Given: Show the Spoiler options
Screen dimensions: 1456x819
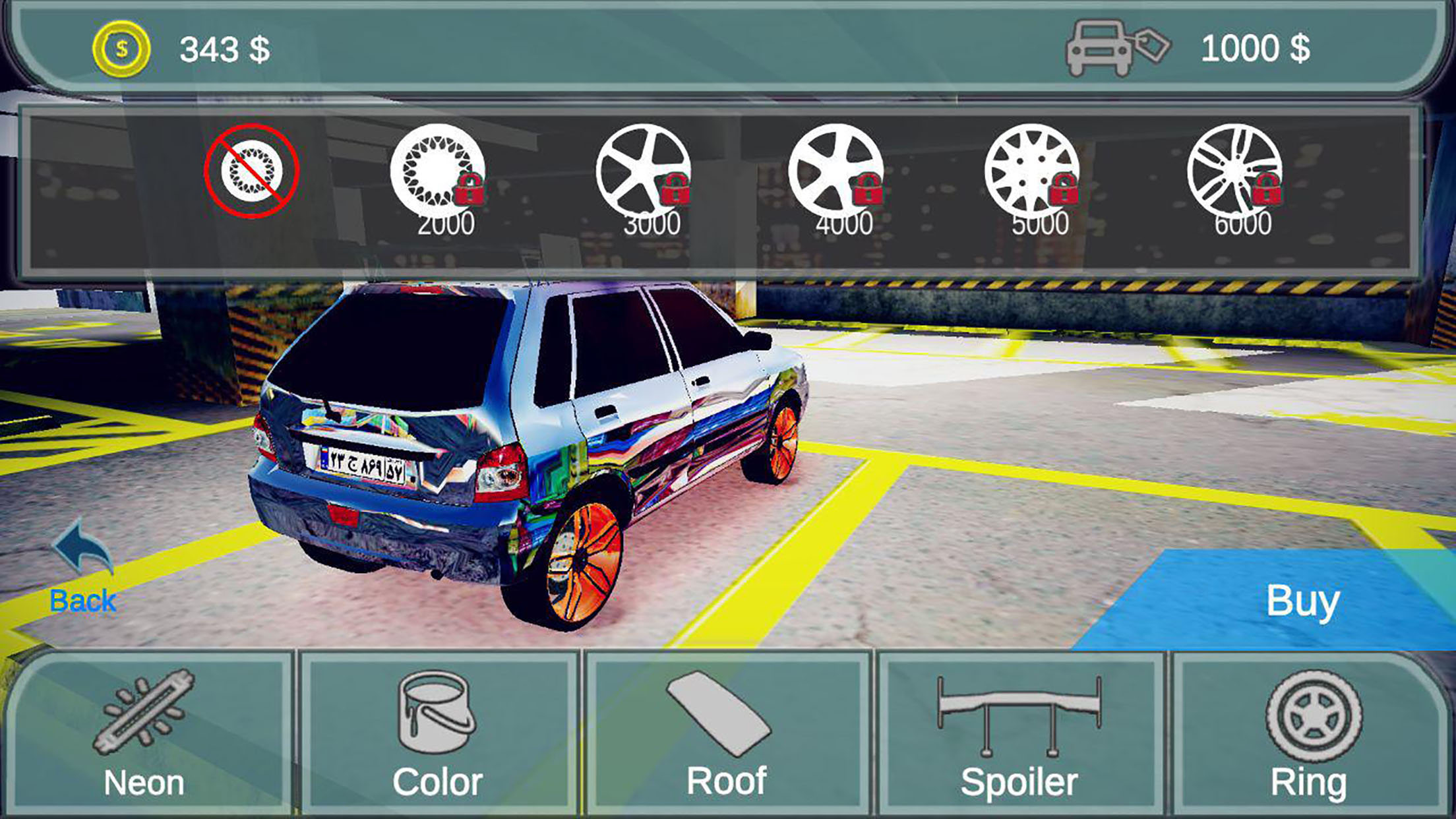Looking at the screenshot, I should pyautogui.click(x=1019, y=733).
